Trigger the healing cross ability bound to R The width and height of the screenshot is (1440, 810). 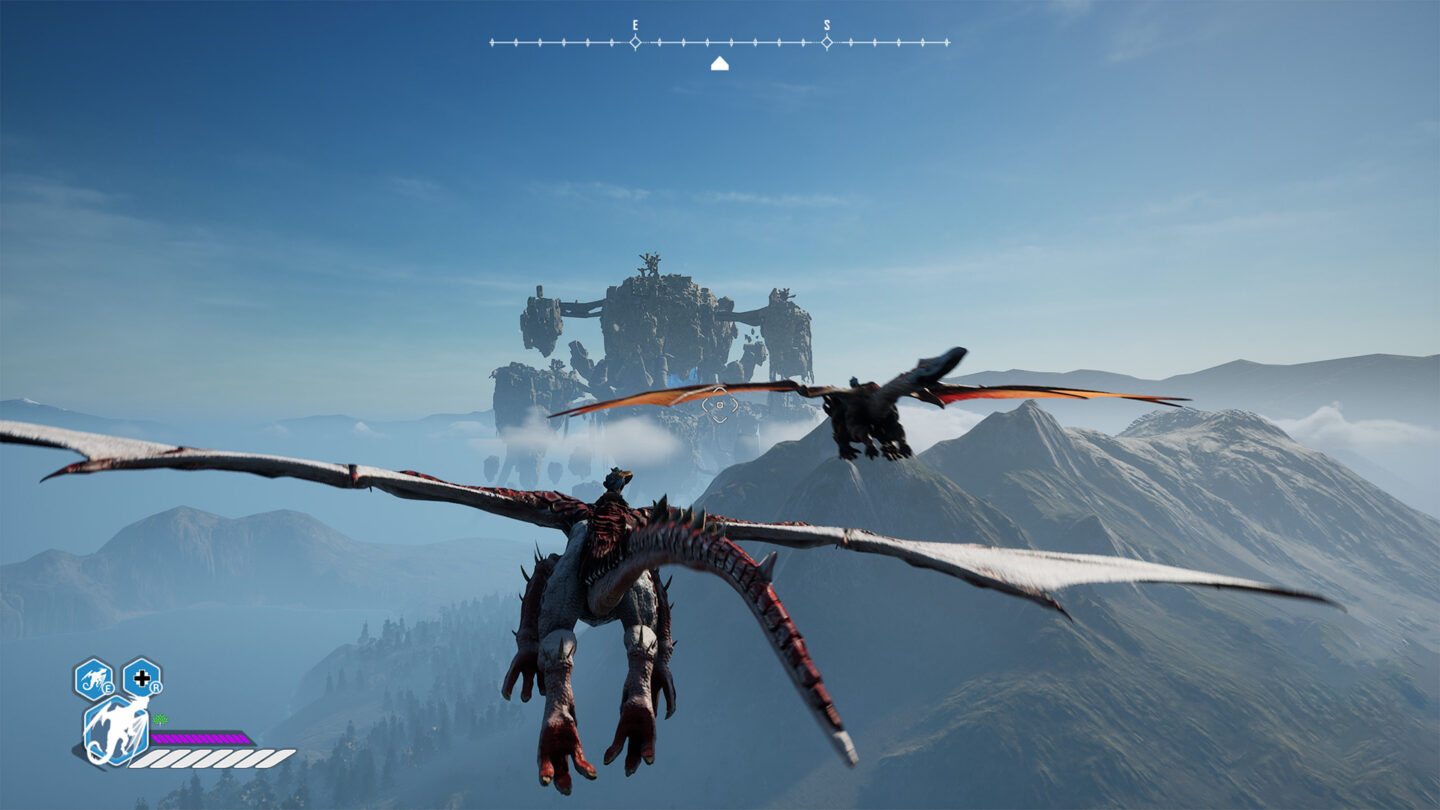pyautogui.click(x=142, y=678)
